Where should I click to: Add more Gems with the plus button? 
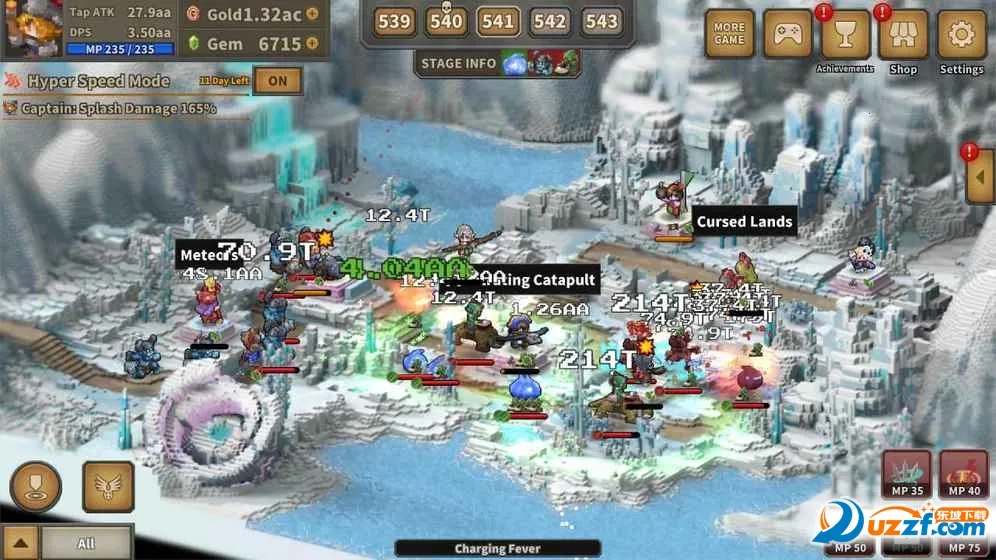coord(313,44)
